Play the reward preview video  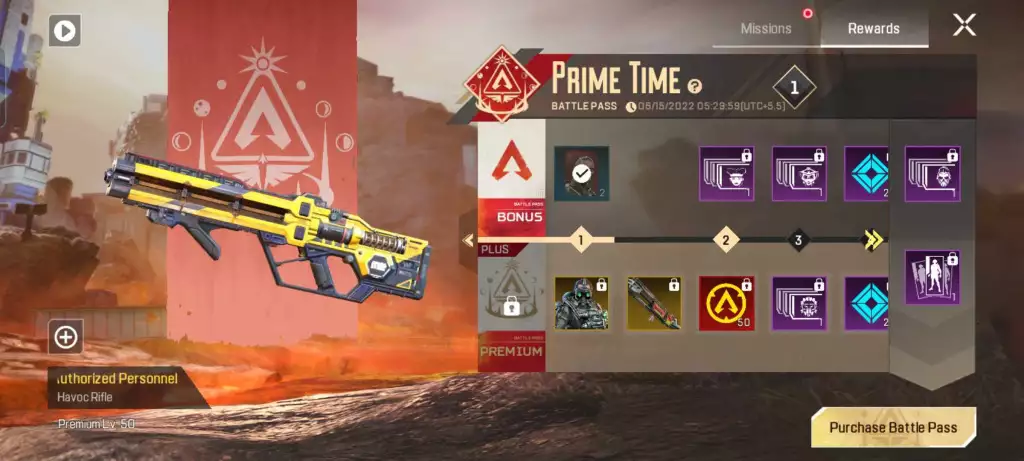point(64,31)
